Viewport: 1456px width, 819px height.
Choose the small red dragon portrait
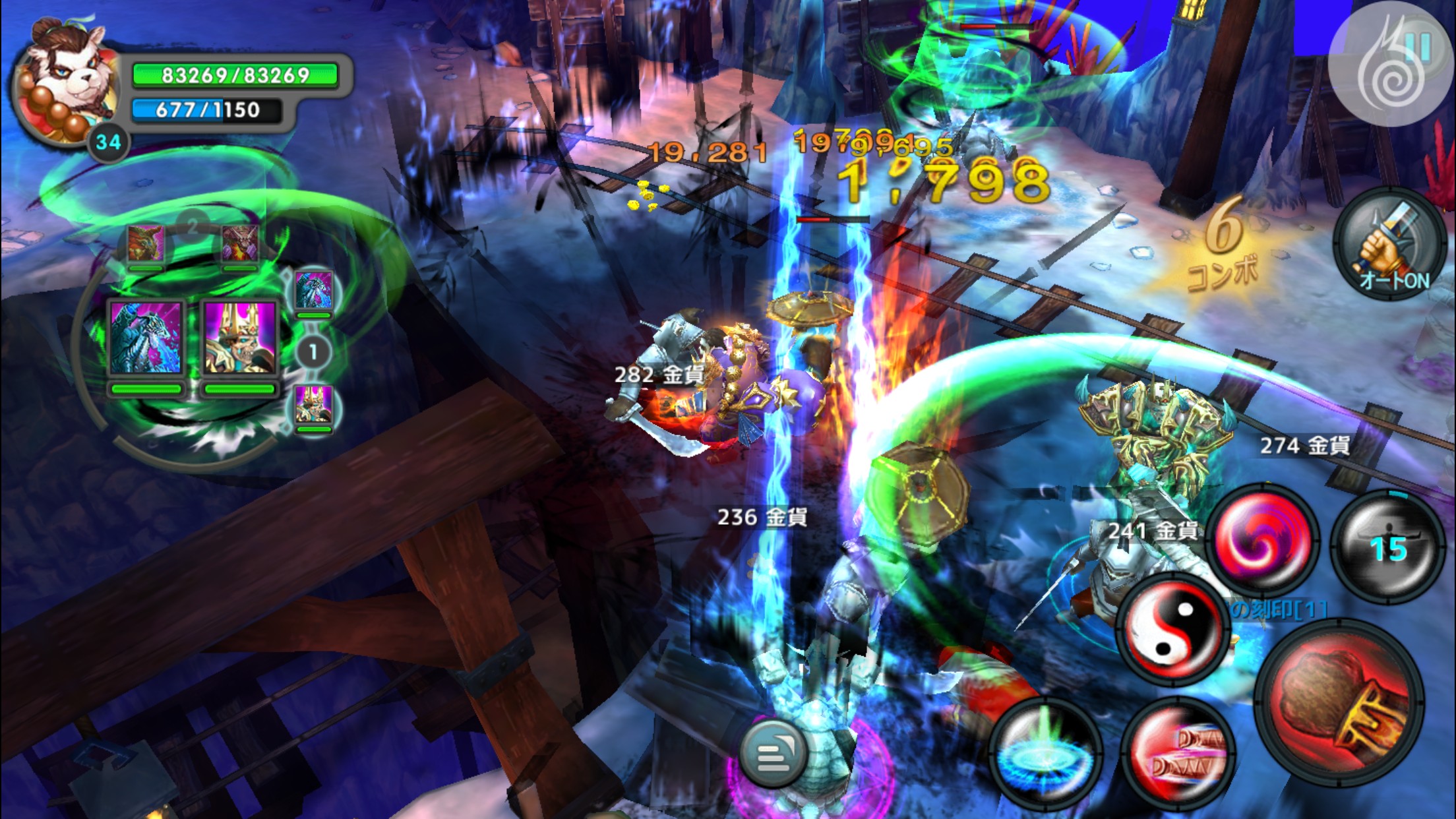[x=146, y=244]
